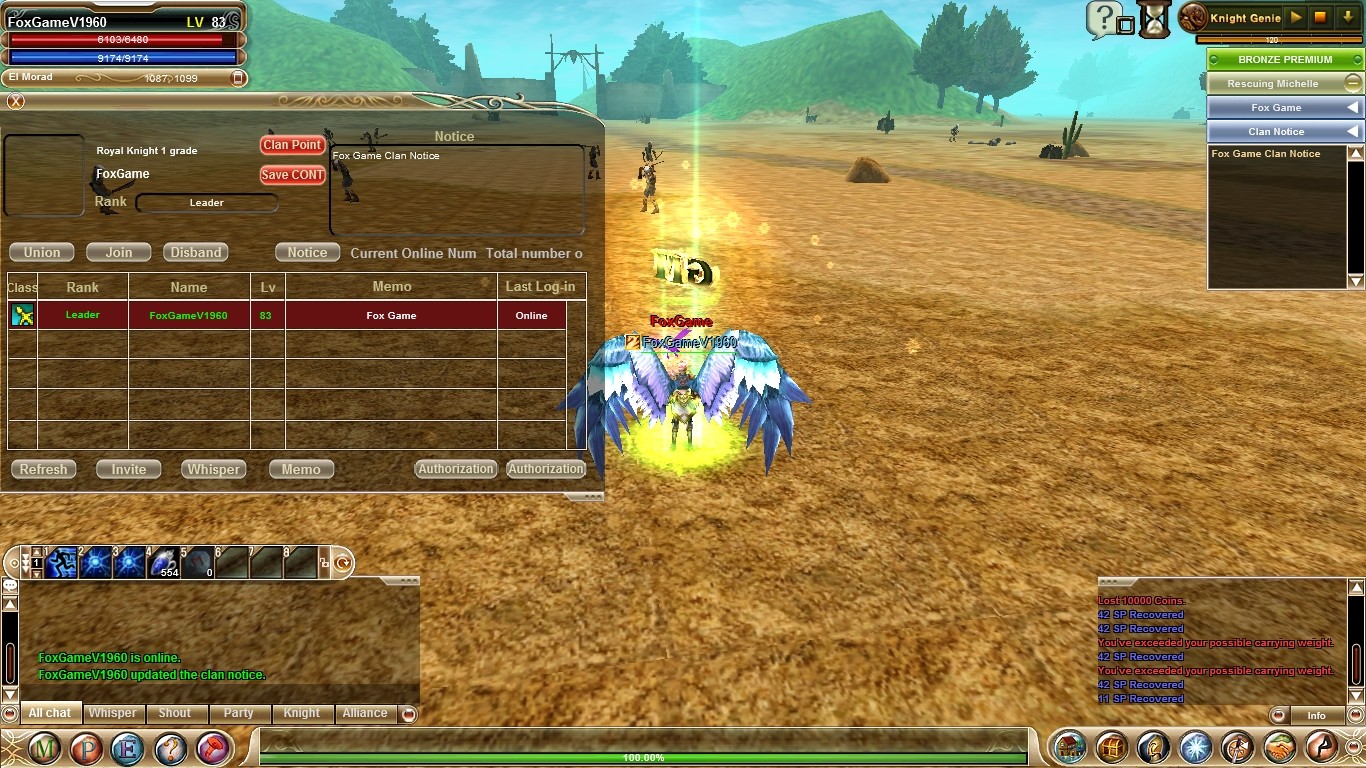Open the Memo button
Screen dimensions: 1366x768
[301, 470]
